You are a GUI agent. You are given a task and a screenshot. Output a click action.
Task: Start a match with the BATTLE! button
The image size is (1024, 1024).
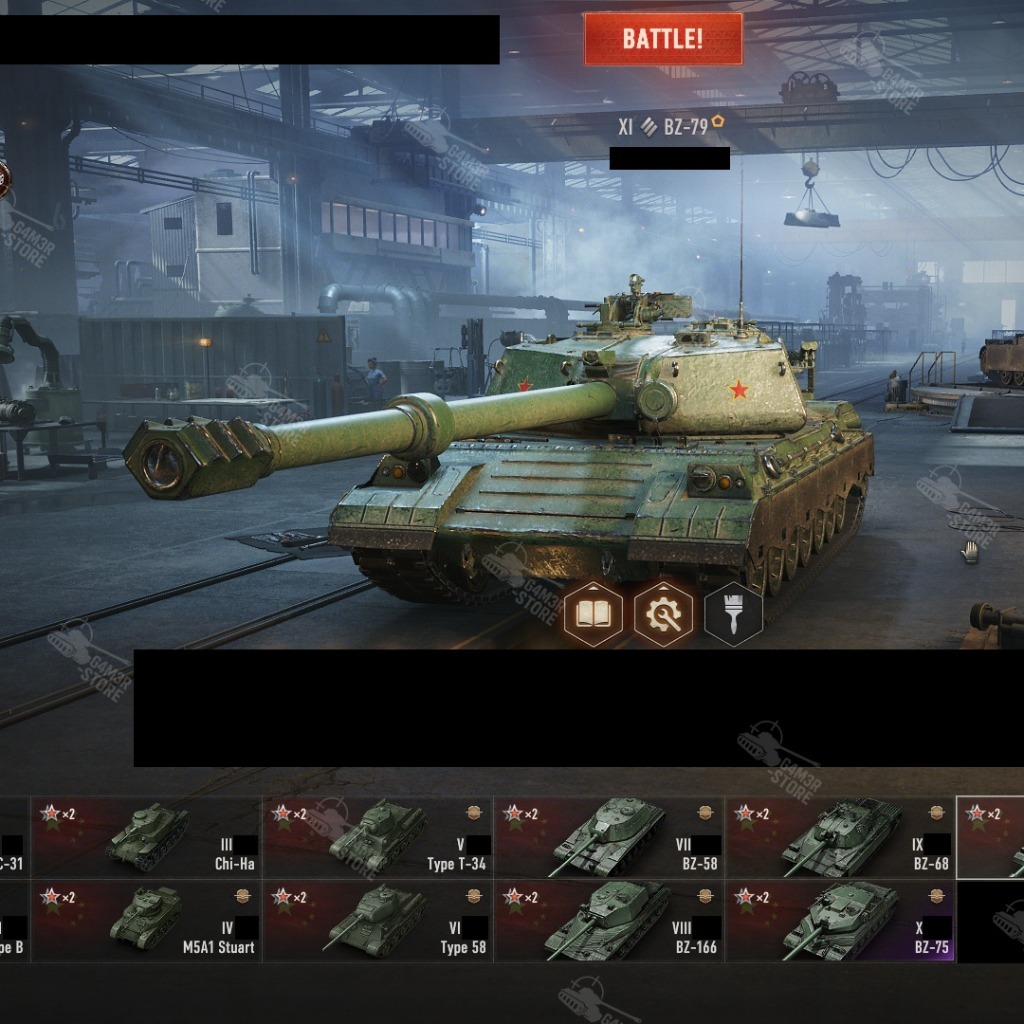(663, 39)
